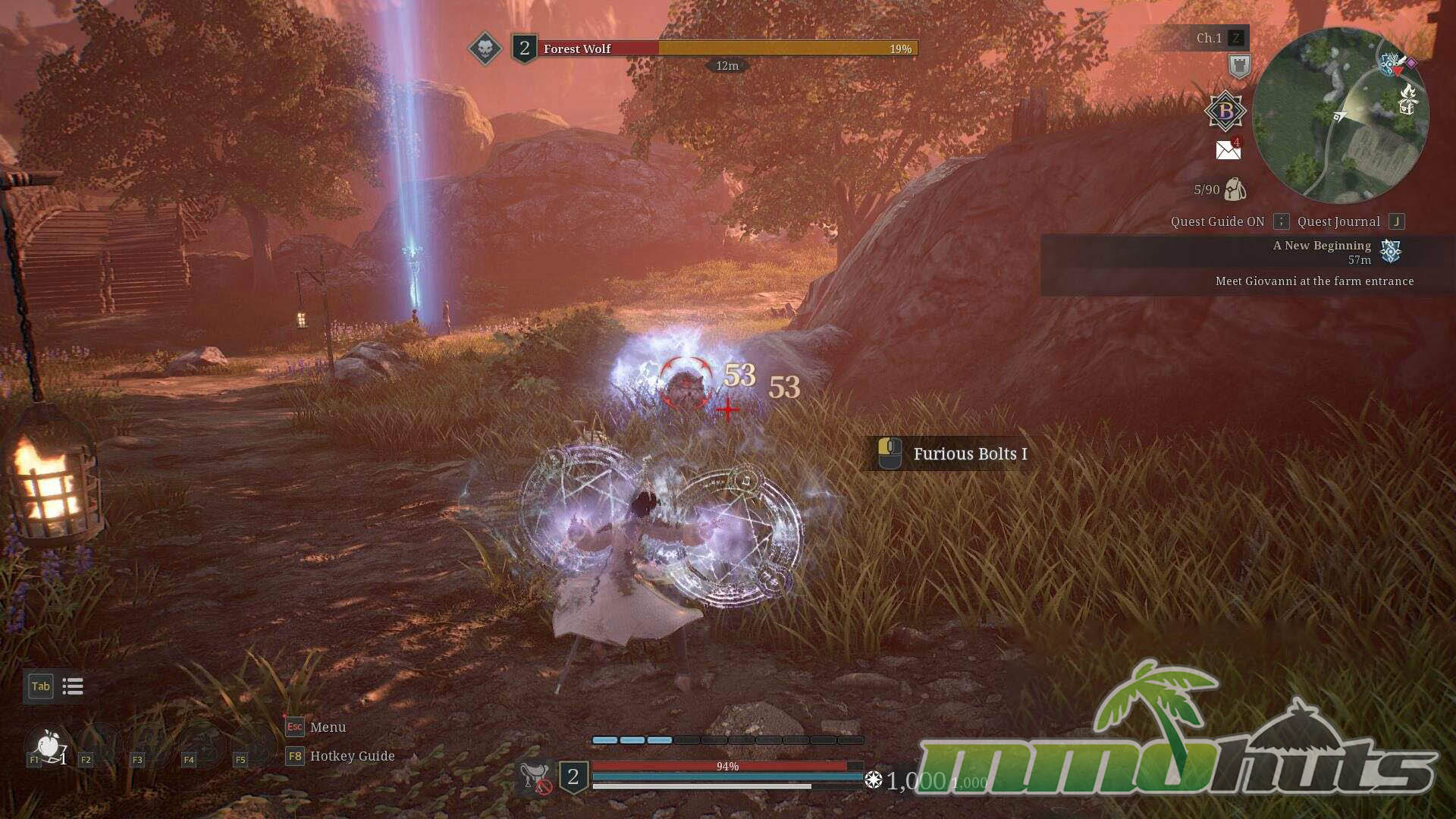Screen dimensions: 1456x819
Task: Click the ornate B emblem icon
Action: (x=1225, y=111)
